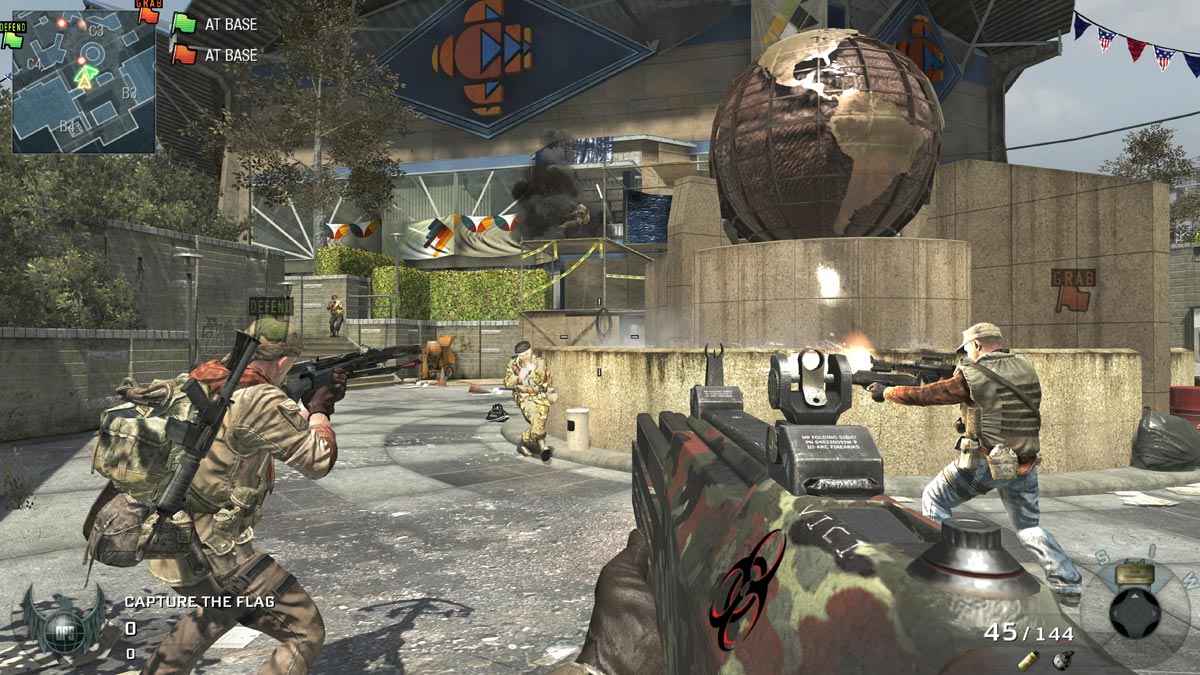Click the d-pad equipment selector

coord(1134,612)
